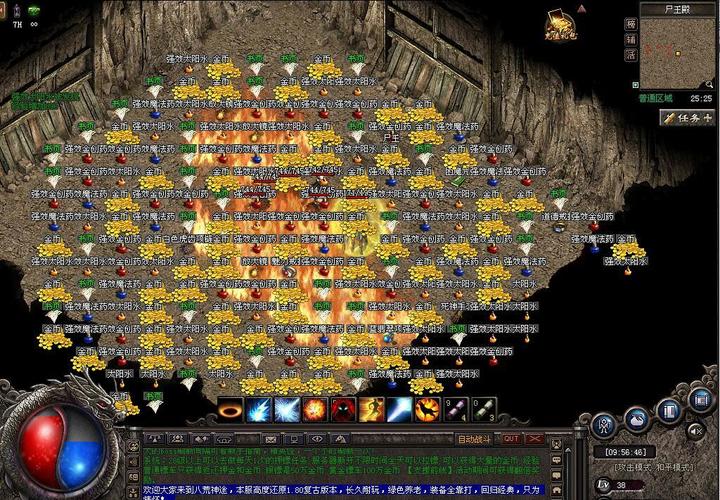The height and width of the screenshot is (500, 720).
Task: Activate the fire ring skill icon
Action: click(232, 410)
